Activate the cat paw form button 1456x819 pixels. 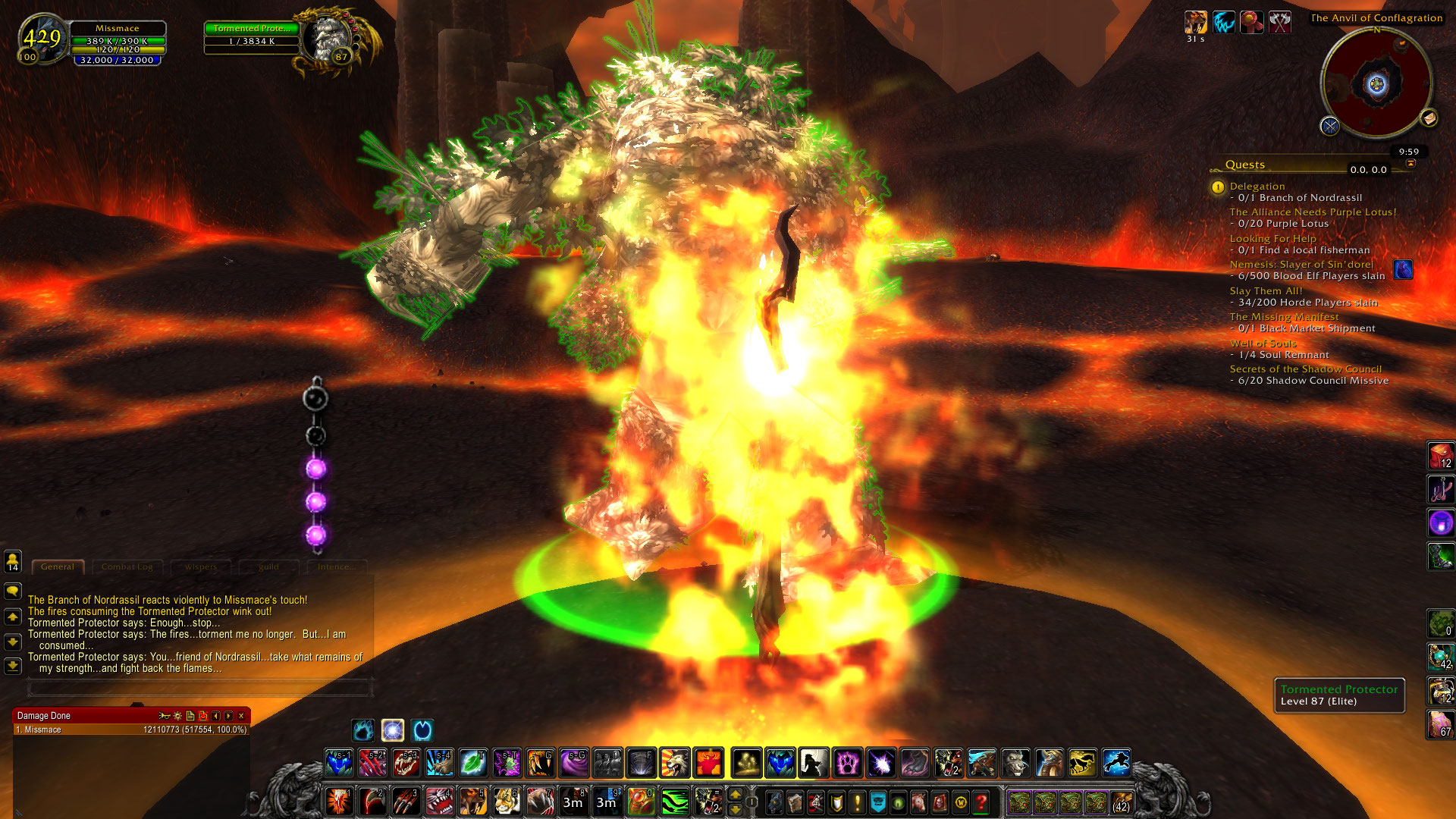(x=847, y=763)
